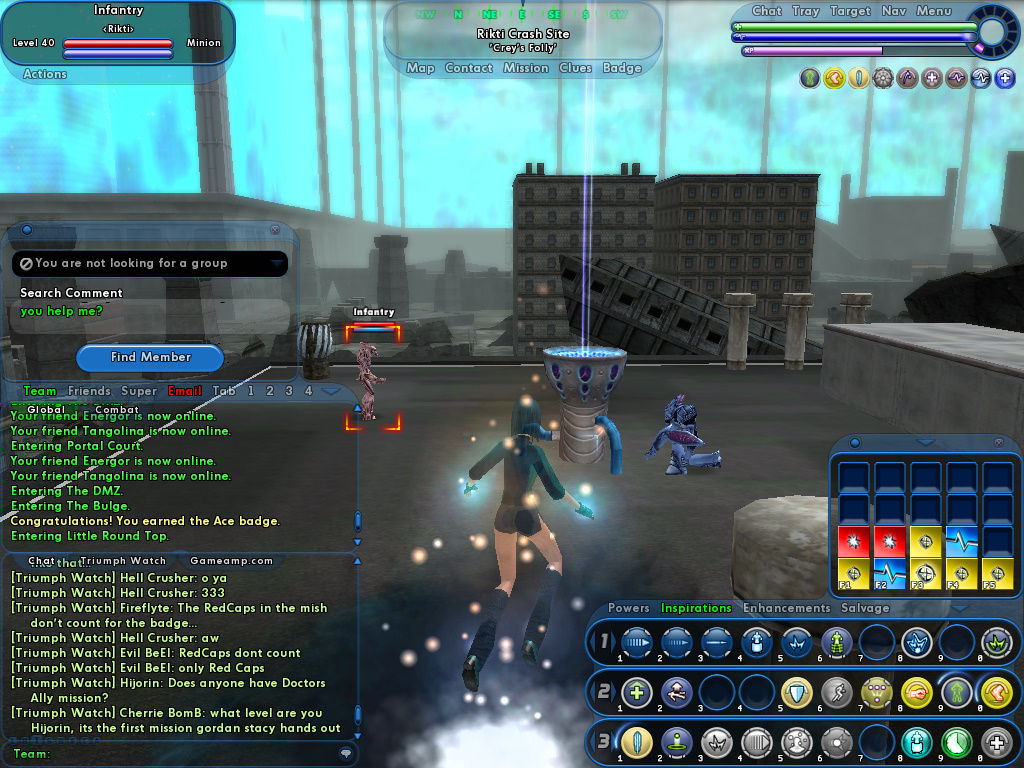Viewport: 1024px width, 768px height.
Task: Open the Tray menu item
Action: pos(806,11)
